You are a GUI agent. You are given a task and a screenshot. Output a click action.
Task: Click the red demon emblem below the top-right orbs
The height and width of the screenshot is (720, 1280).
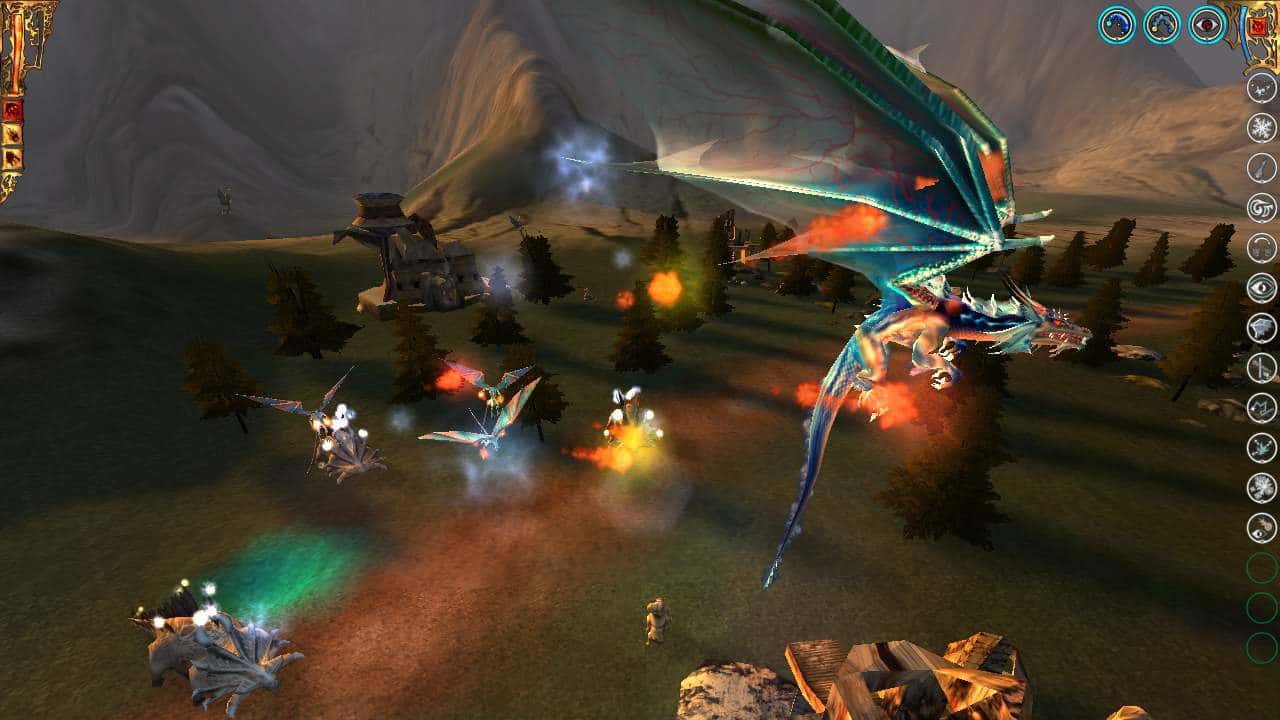1258,27
